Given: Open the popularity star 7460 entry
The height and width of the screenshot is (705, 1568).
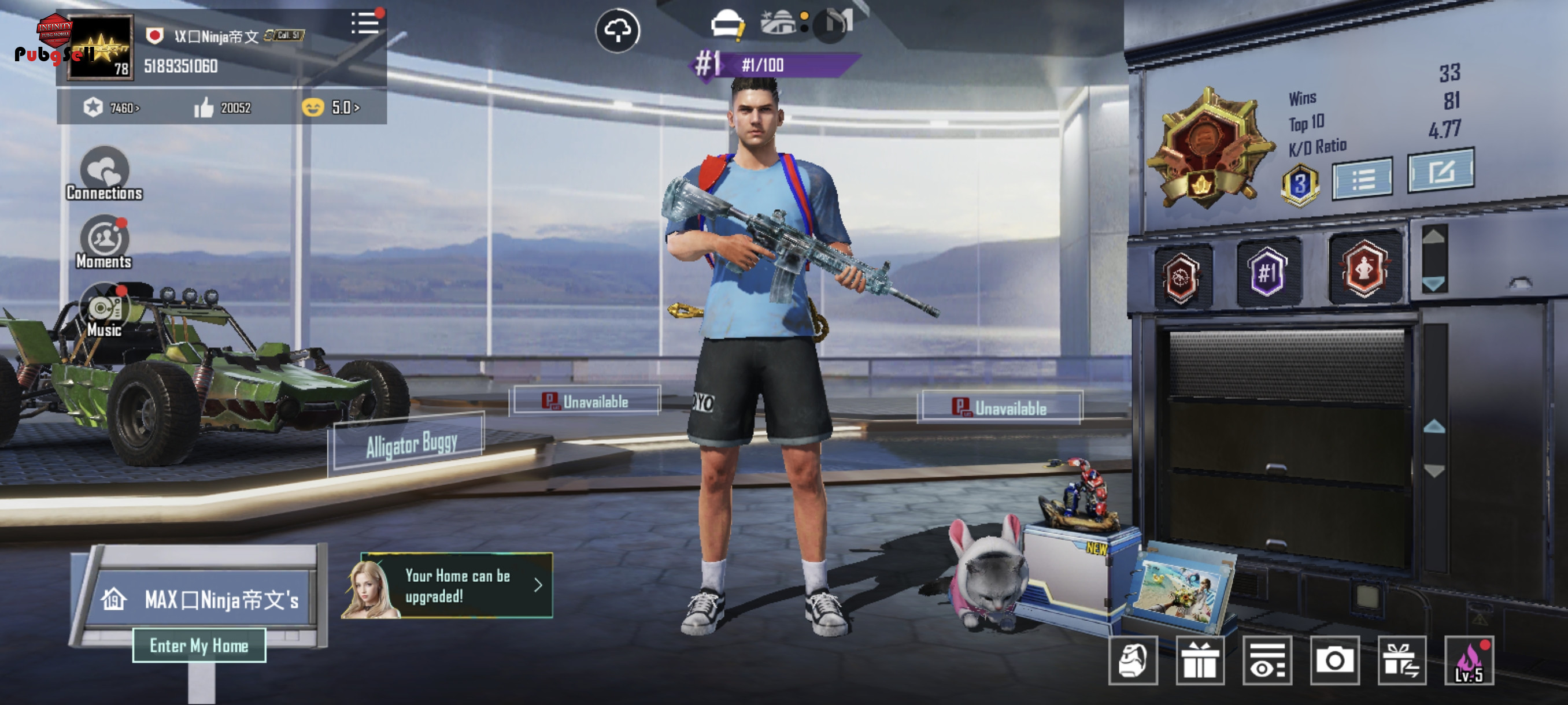Looking at the screenshot, I should [x=112, y=107].
